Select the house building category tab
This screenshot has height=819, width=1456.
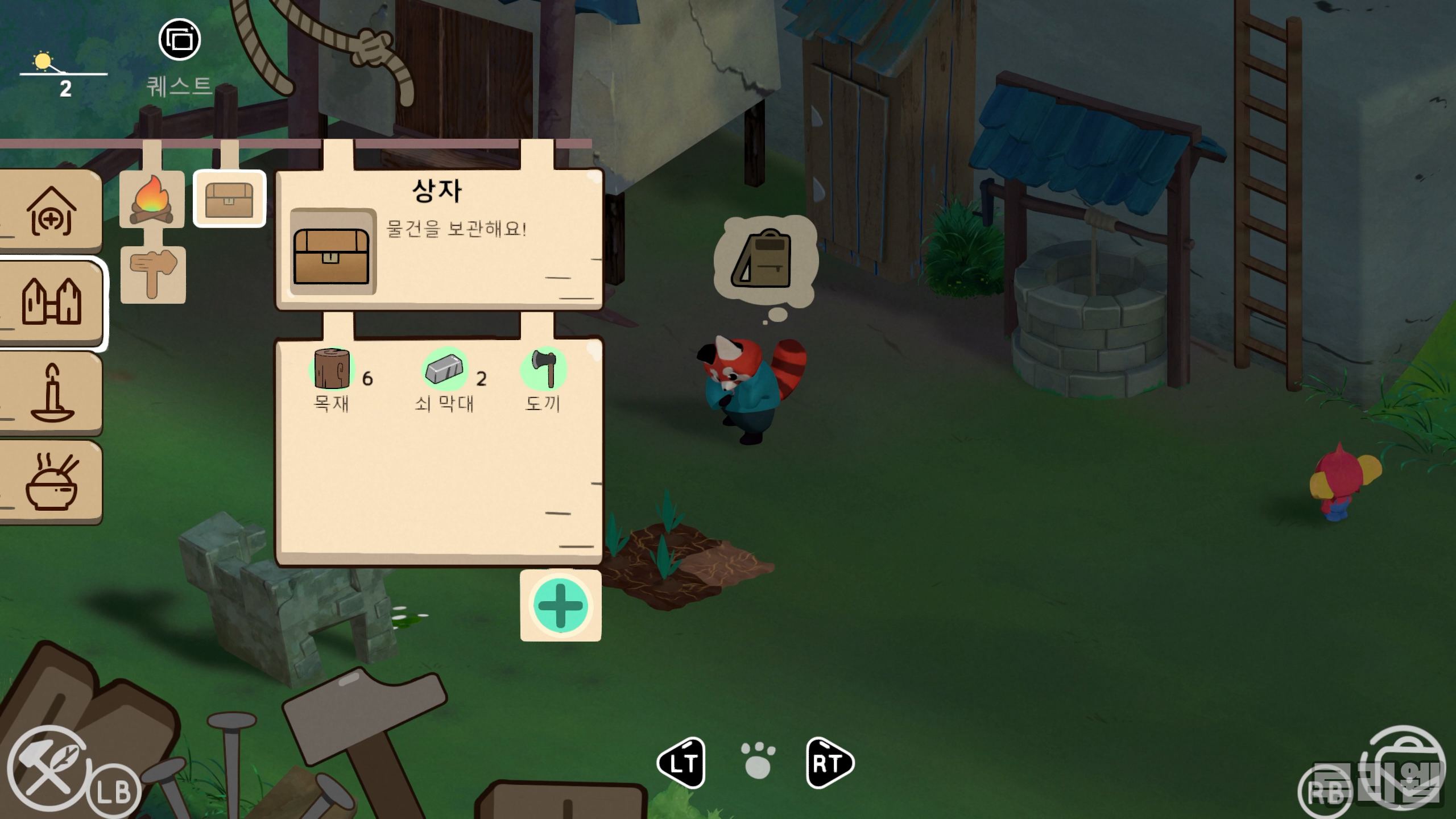[51, 211]
